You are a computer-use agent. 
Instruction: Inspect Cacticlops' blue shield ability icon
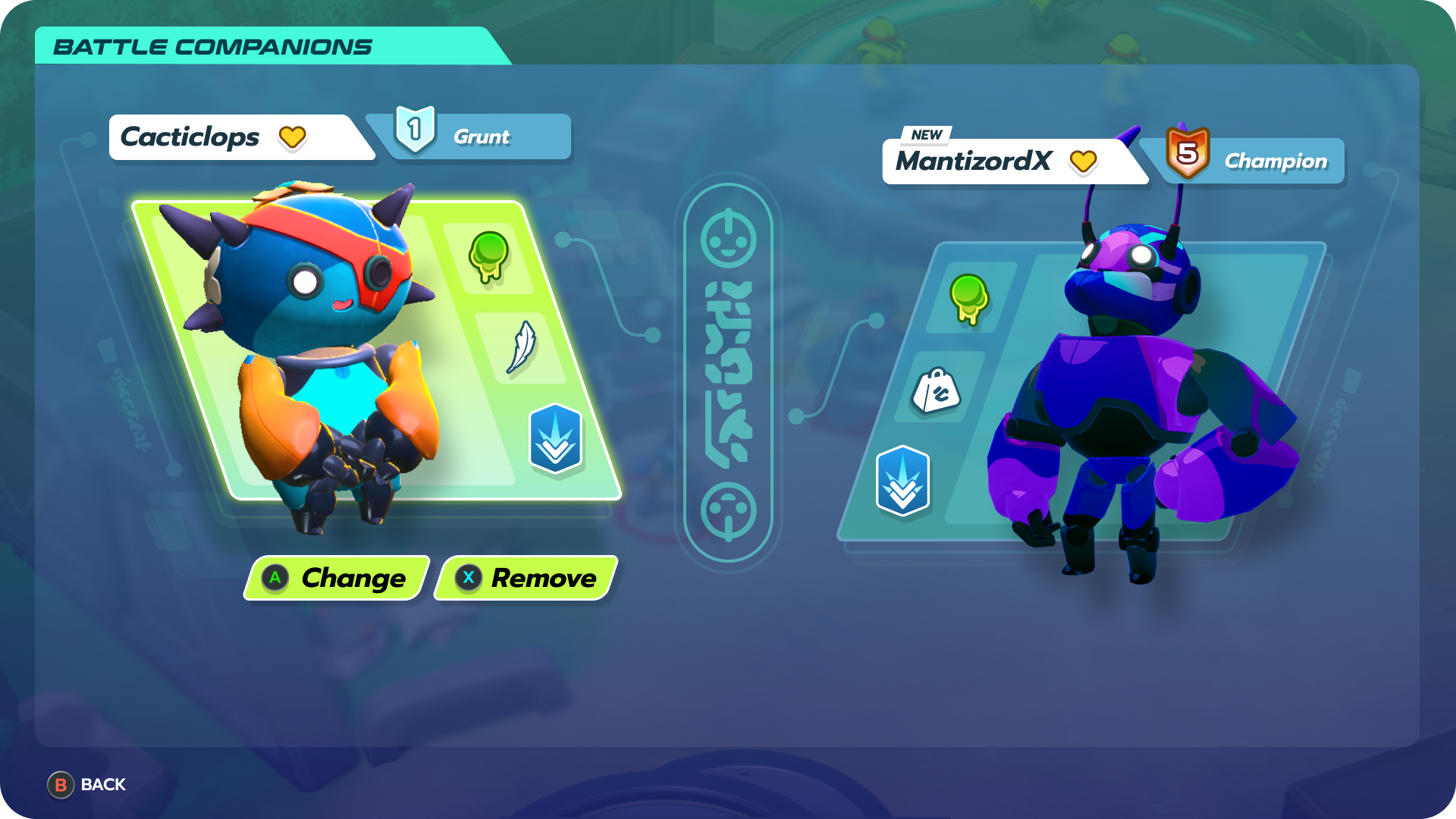click(x=555, y=438)
